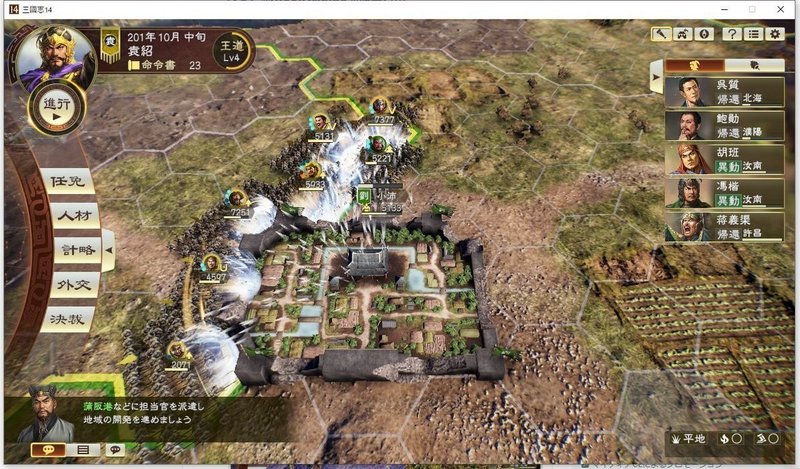Collapse the officer panel with the arrow tab

(655, 75)
